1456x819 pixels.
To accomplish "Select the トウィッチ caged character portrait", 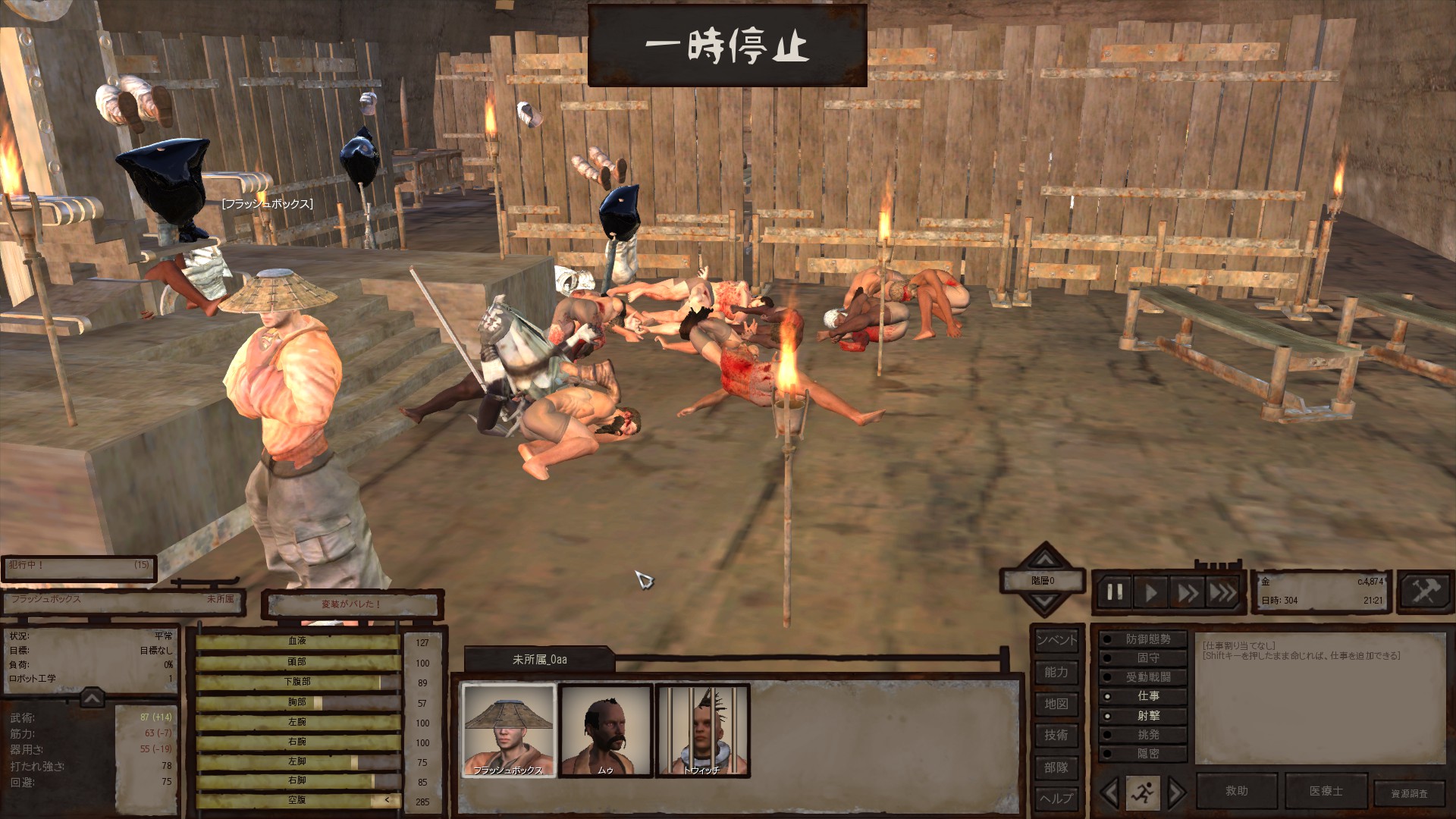I will tap(702, 730).
